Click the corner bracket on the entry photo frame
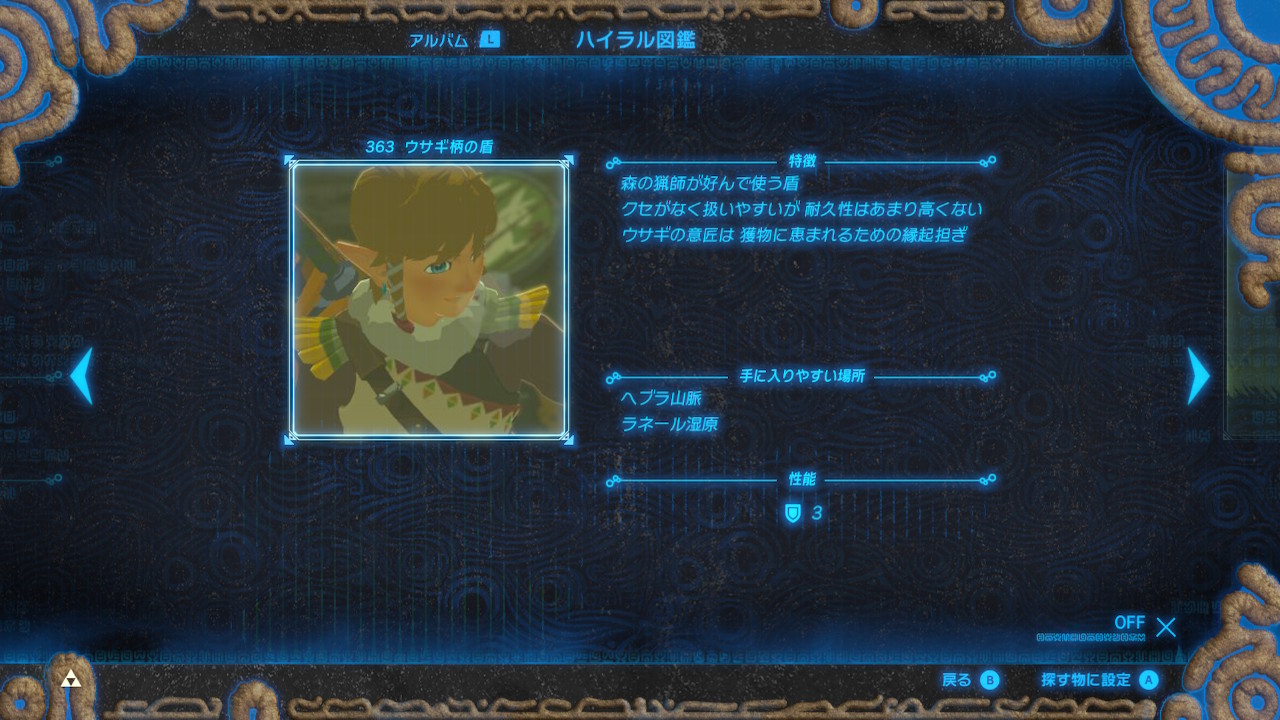The width and height of the screenshot is (1280, 720). [291, 159]
